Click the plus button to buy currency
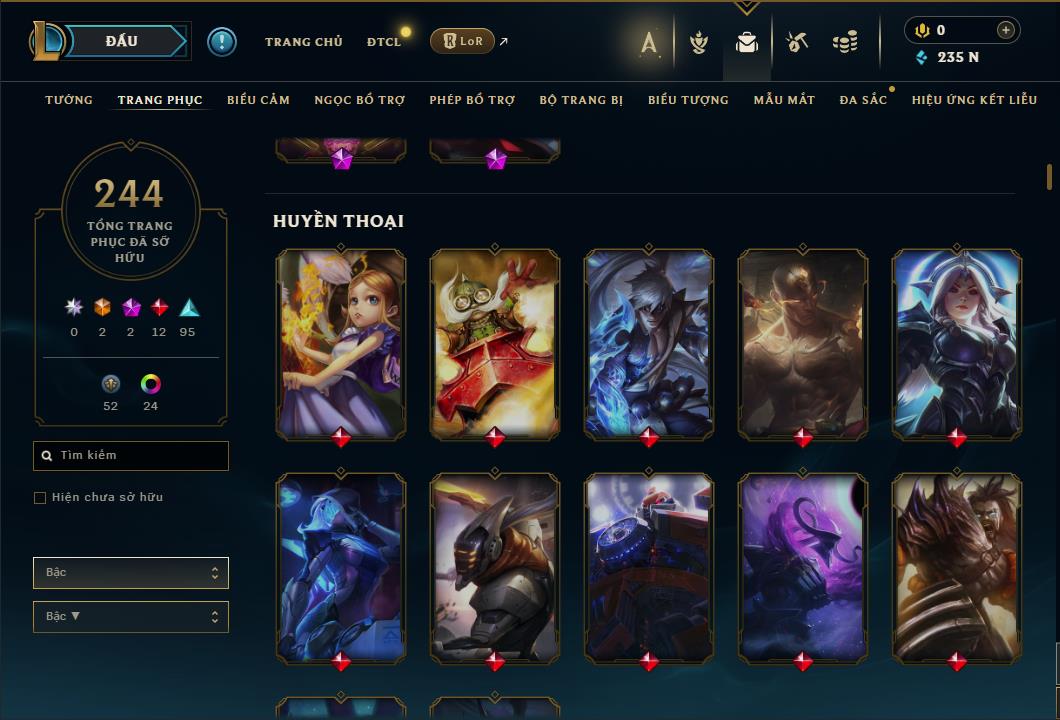This screenshot has width=1060, height=720. 1005,30
